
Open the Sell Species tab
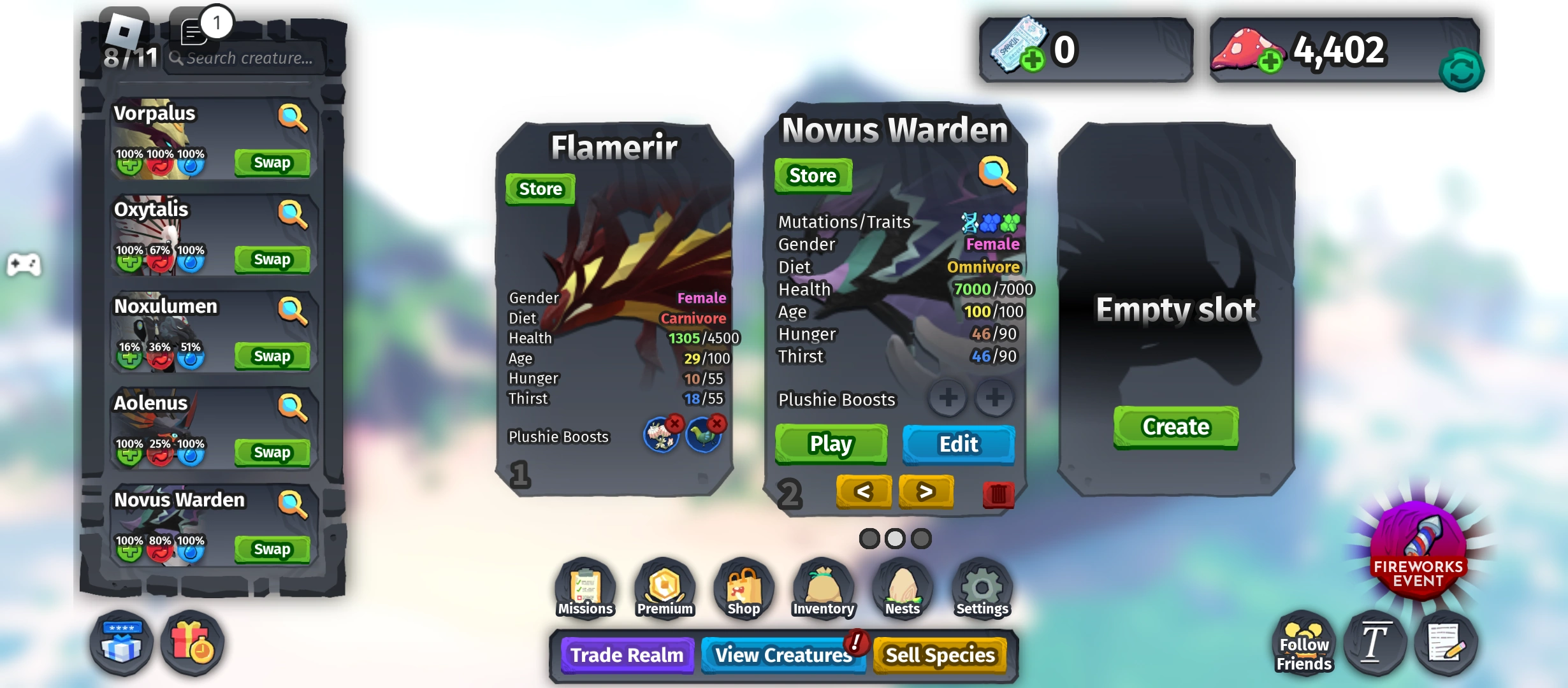coord(941,655)
